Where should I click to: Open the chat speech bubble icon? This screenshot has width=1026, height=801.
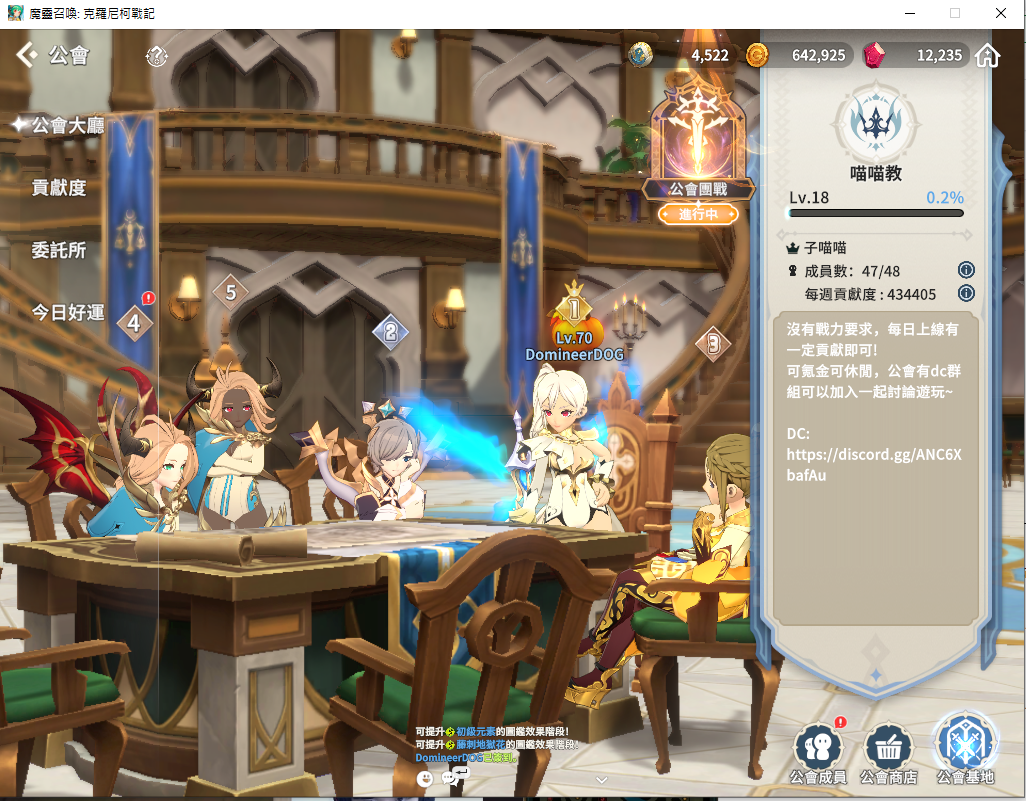[x=451, y=778]
